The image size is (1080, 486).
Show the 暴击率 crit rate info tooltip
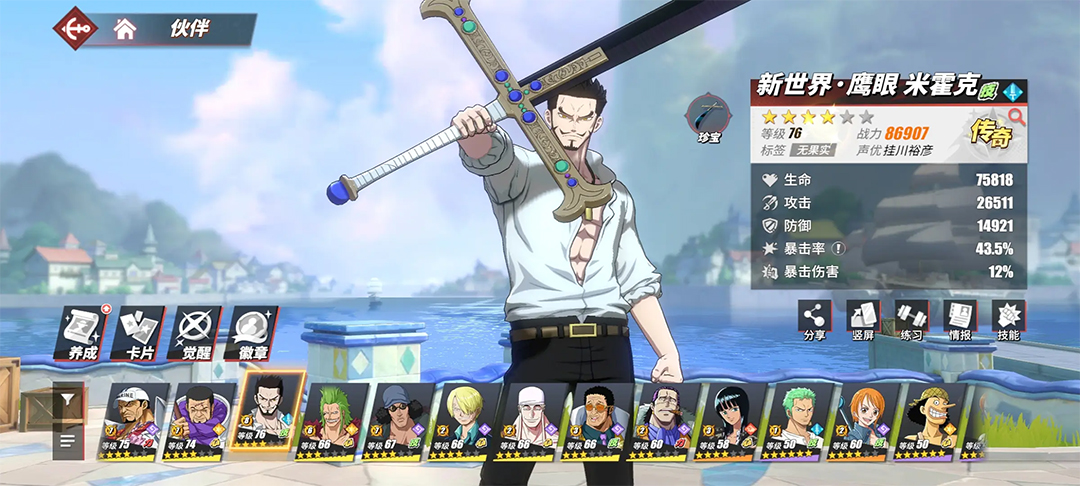click(x=839, y=249)
